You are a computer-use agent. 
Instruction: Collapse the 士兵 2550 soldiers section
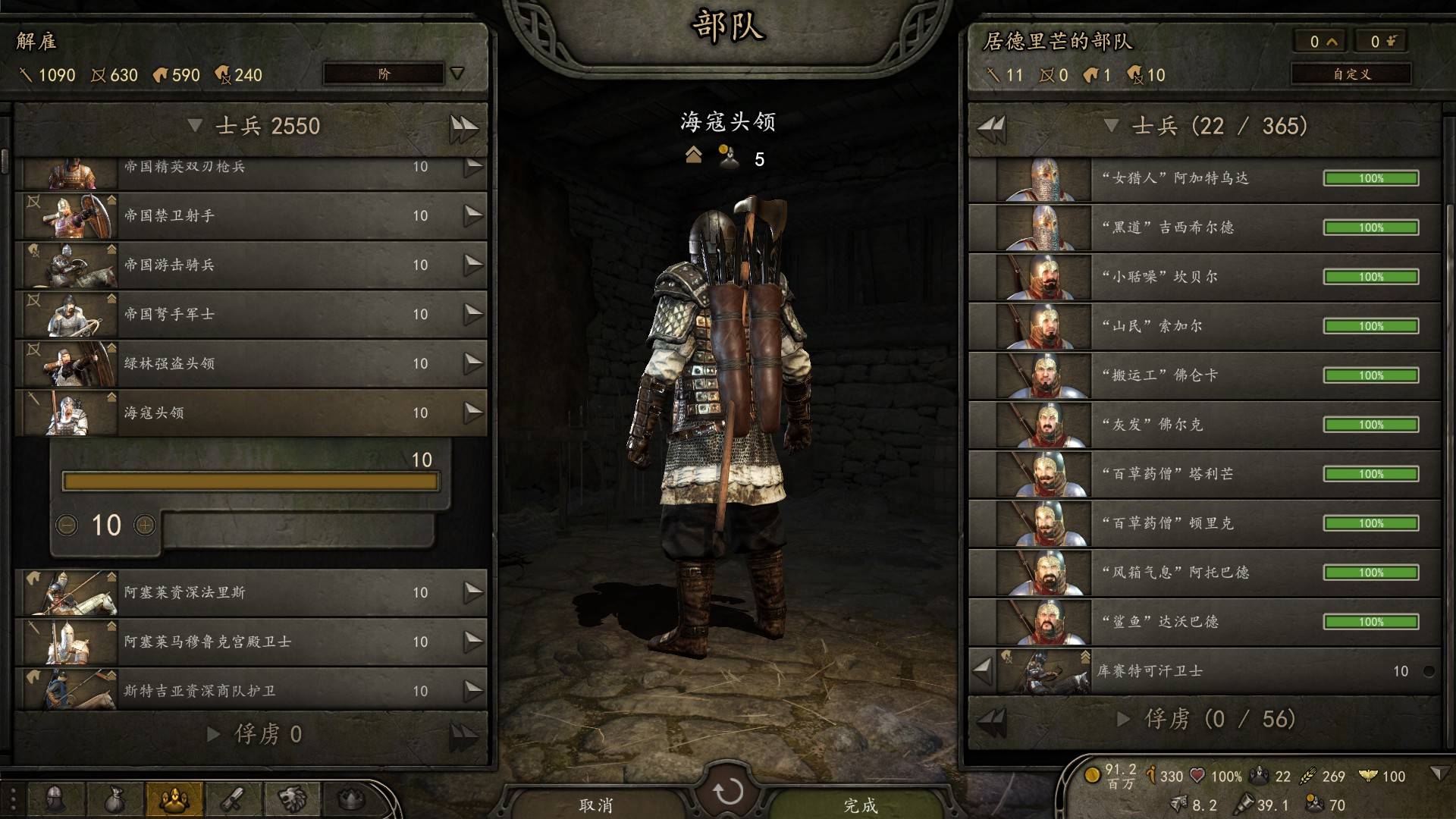pyautogui.click(x=195, y=126)
